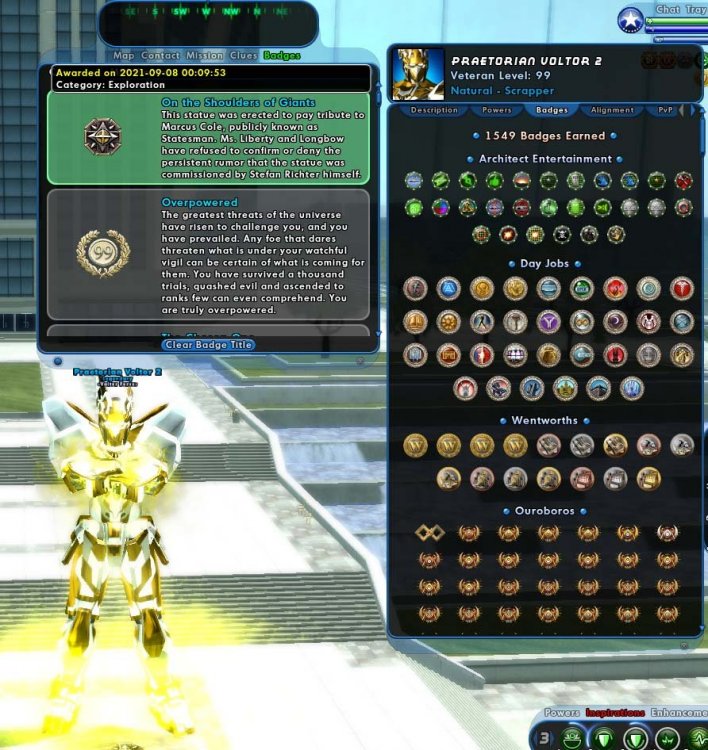
Task: Show the Mission tab
Action: pos(204,56)
